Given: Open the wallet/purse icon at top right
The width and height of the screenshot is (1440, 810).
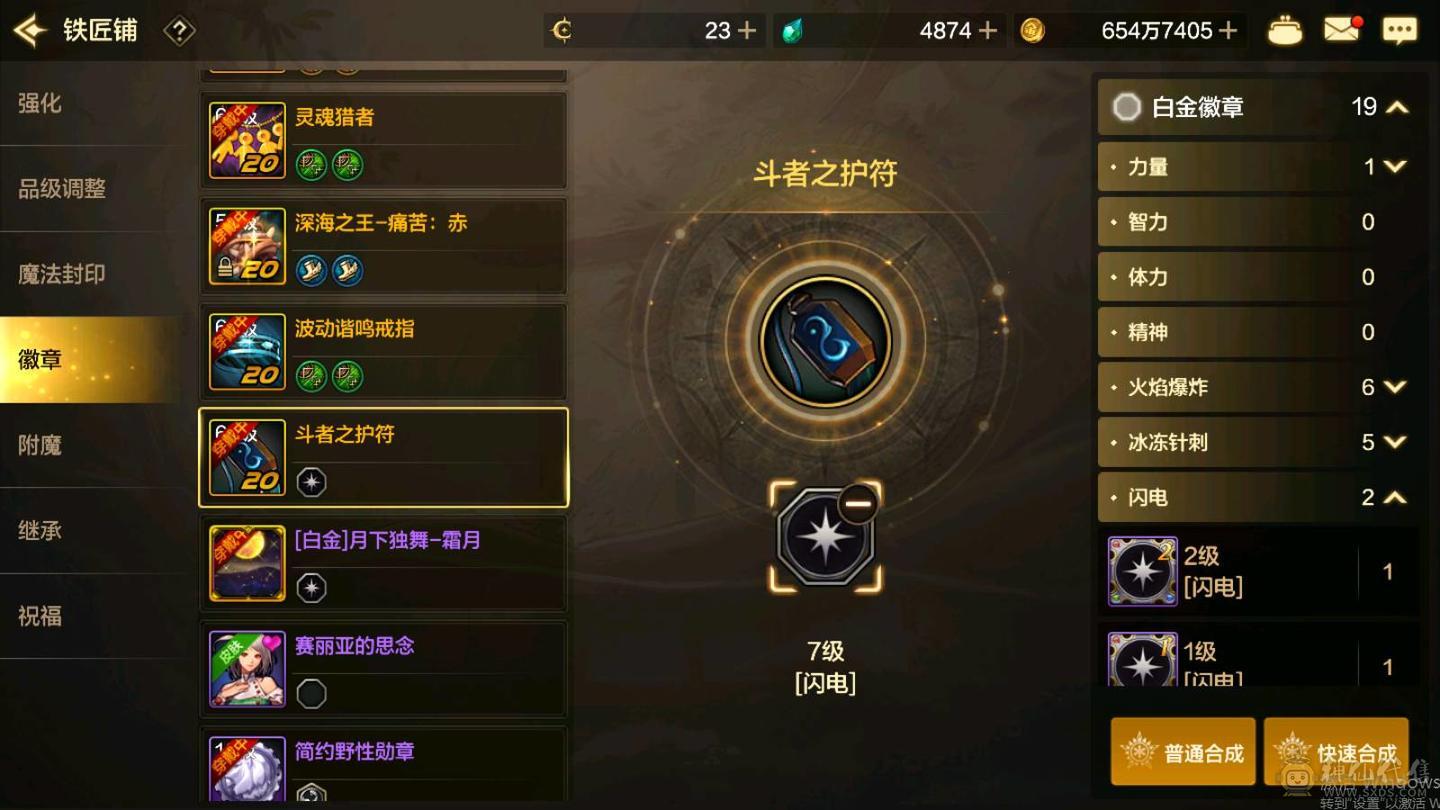Looking at the screenshot, I should 1285,30.
